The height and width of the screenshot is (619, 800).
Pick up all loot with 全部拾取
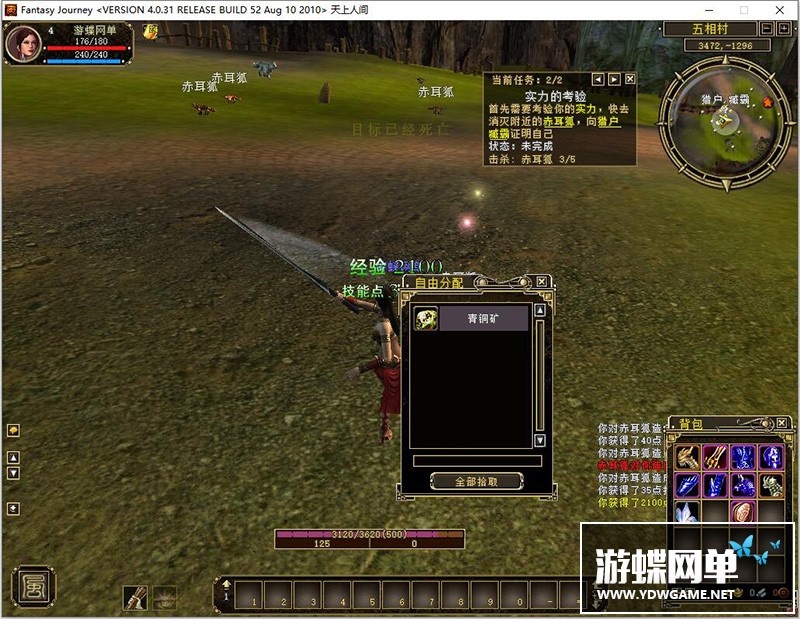(476, 481)
